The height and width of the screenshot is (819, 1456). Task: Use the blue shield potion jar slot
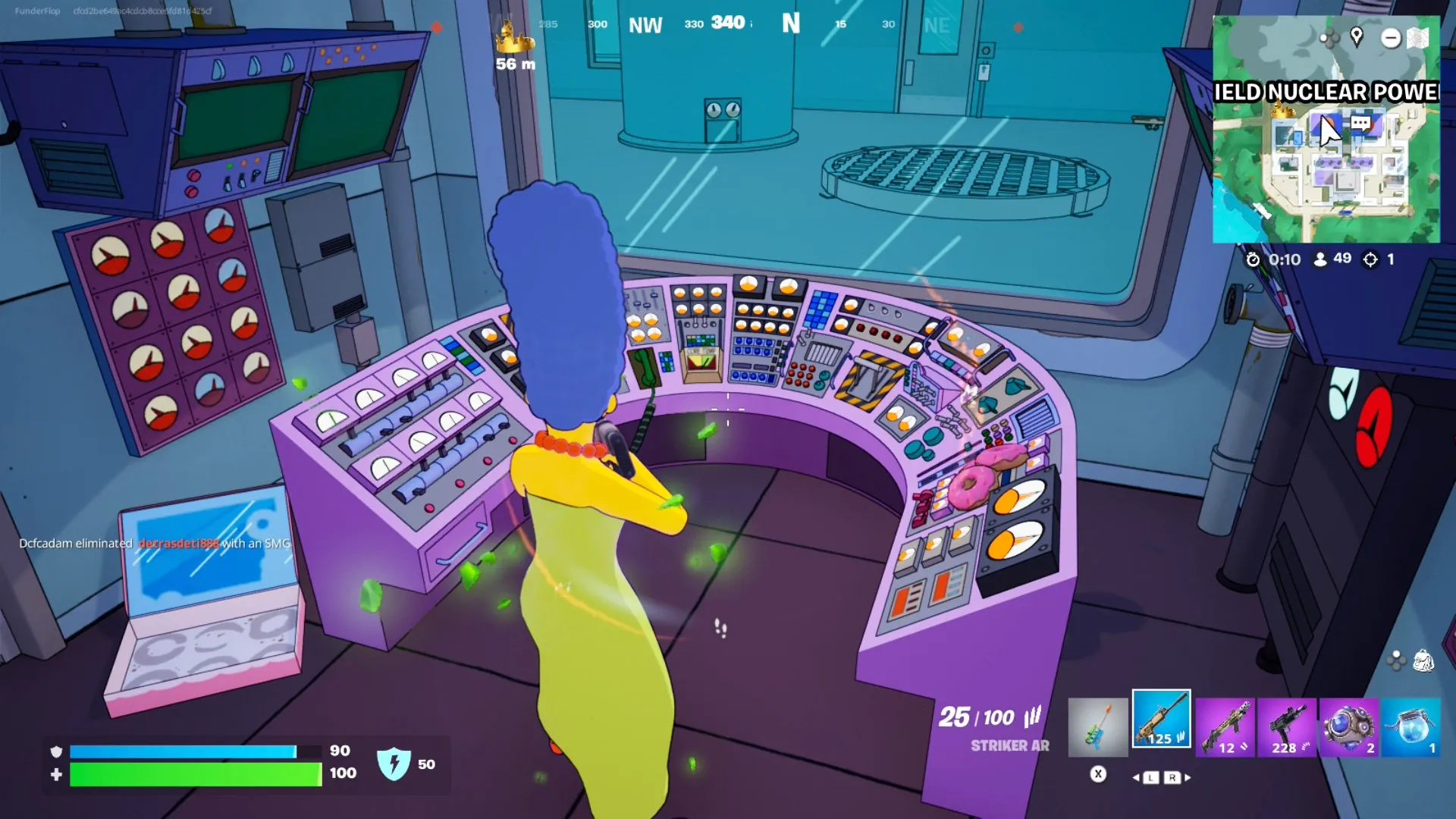(1410, 726)
